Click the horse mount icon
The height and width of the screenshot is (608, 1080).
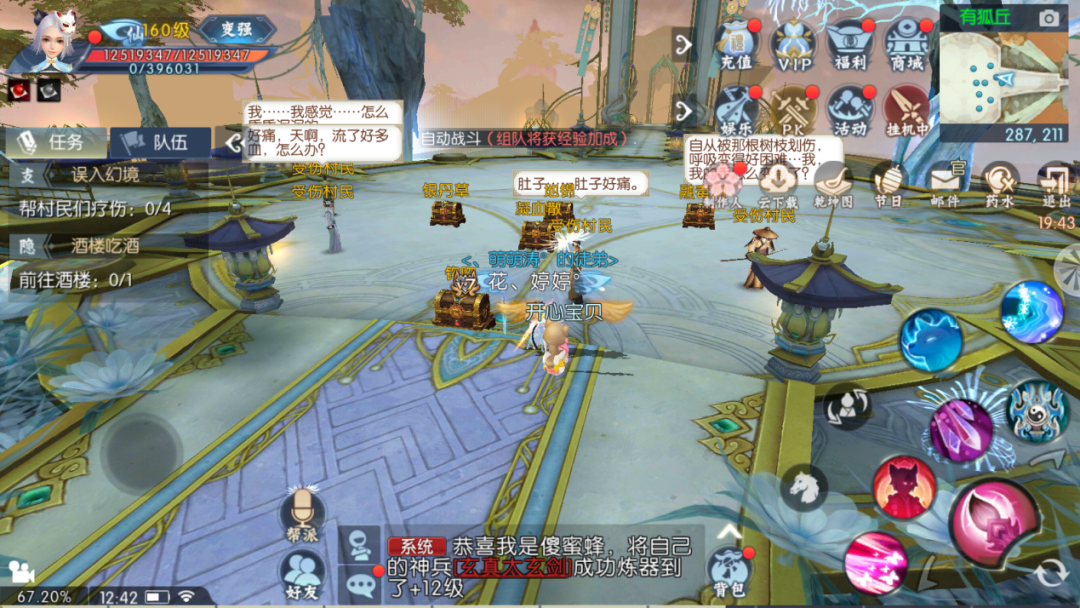tap(804, 486)
